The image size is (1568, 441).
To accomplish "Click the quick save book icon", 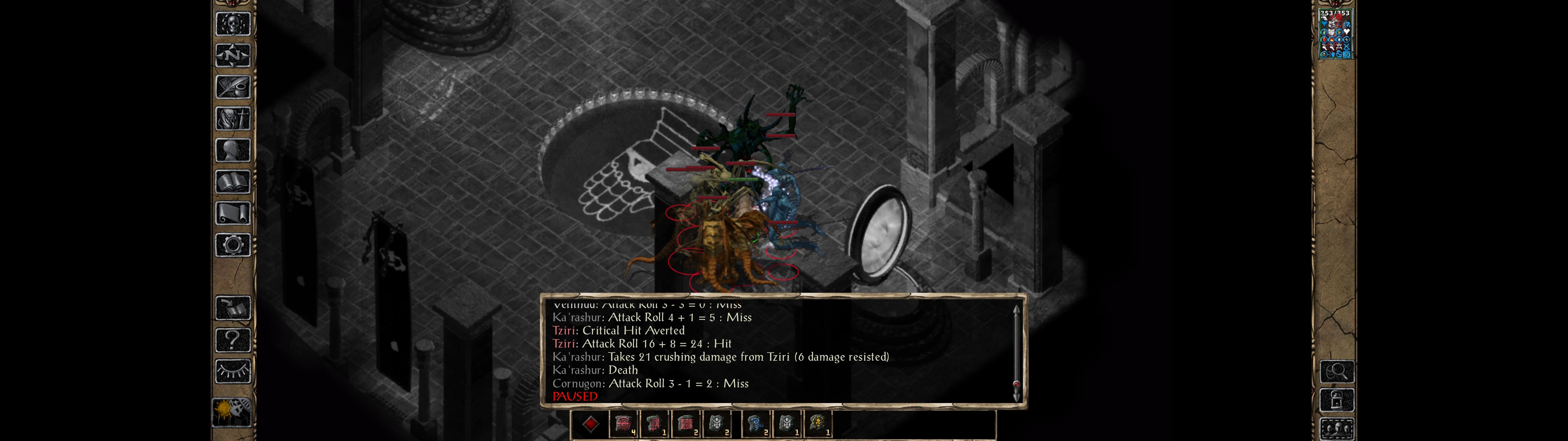I will pyautogui.click(x=232, y=308).
